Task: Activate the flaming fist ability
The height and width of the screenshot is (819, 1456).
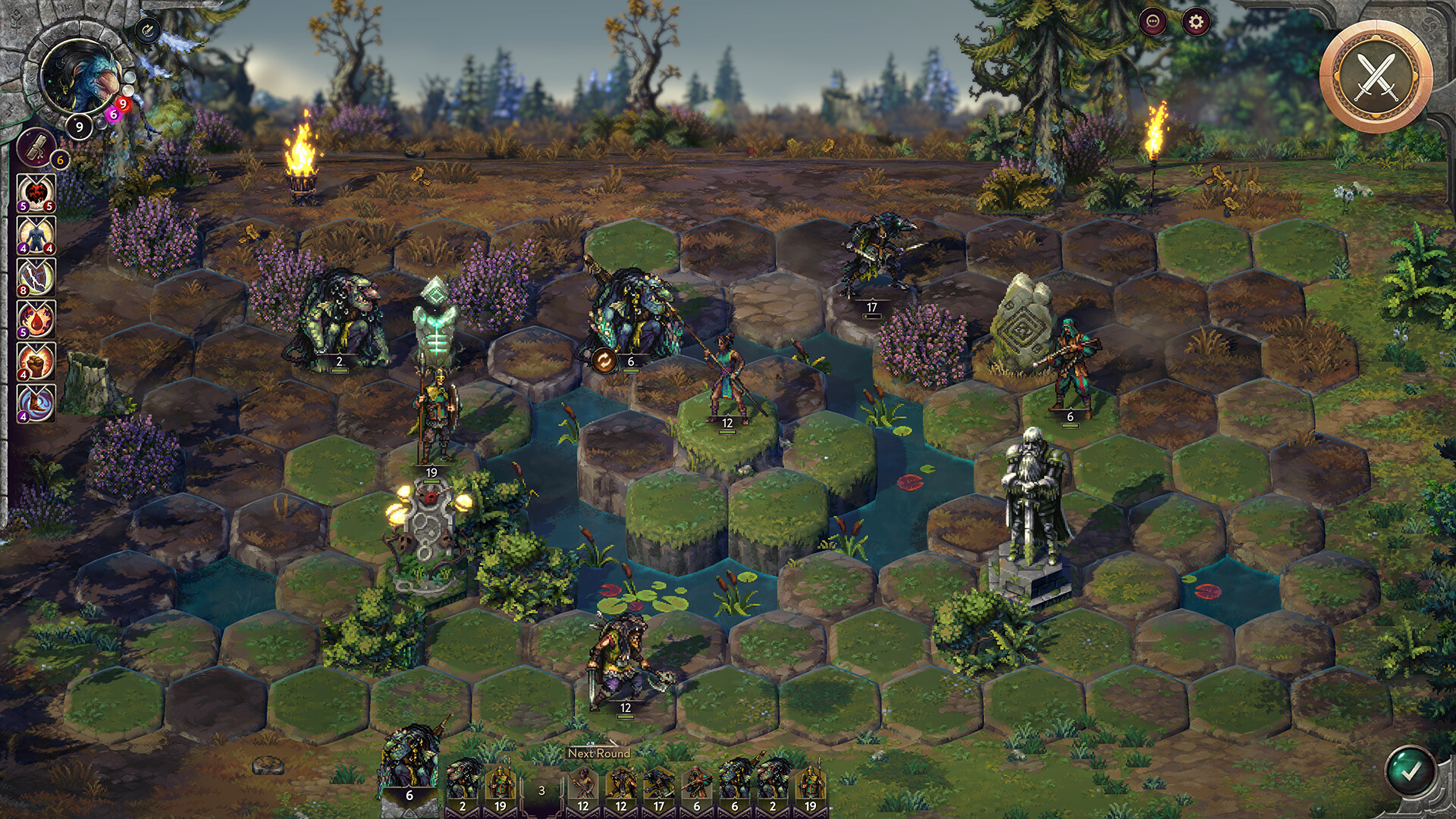Action: coord(35,362)
